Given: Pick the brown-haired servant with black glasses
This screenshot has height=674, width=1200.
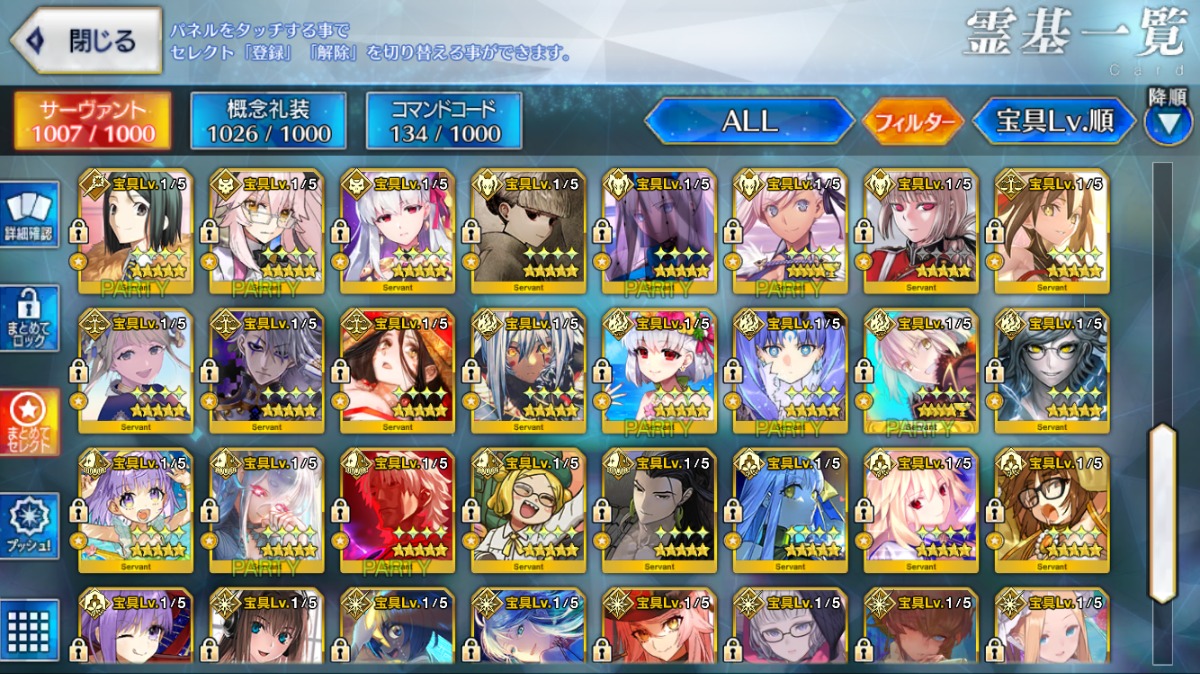Looking at the screenshot, I should (x=1052, y=511).
